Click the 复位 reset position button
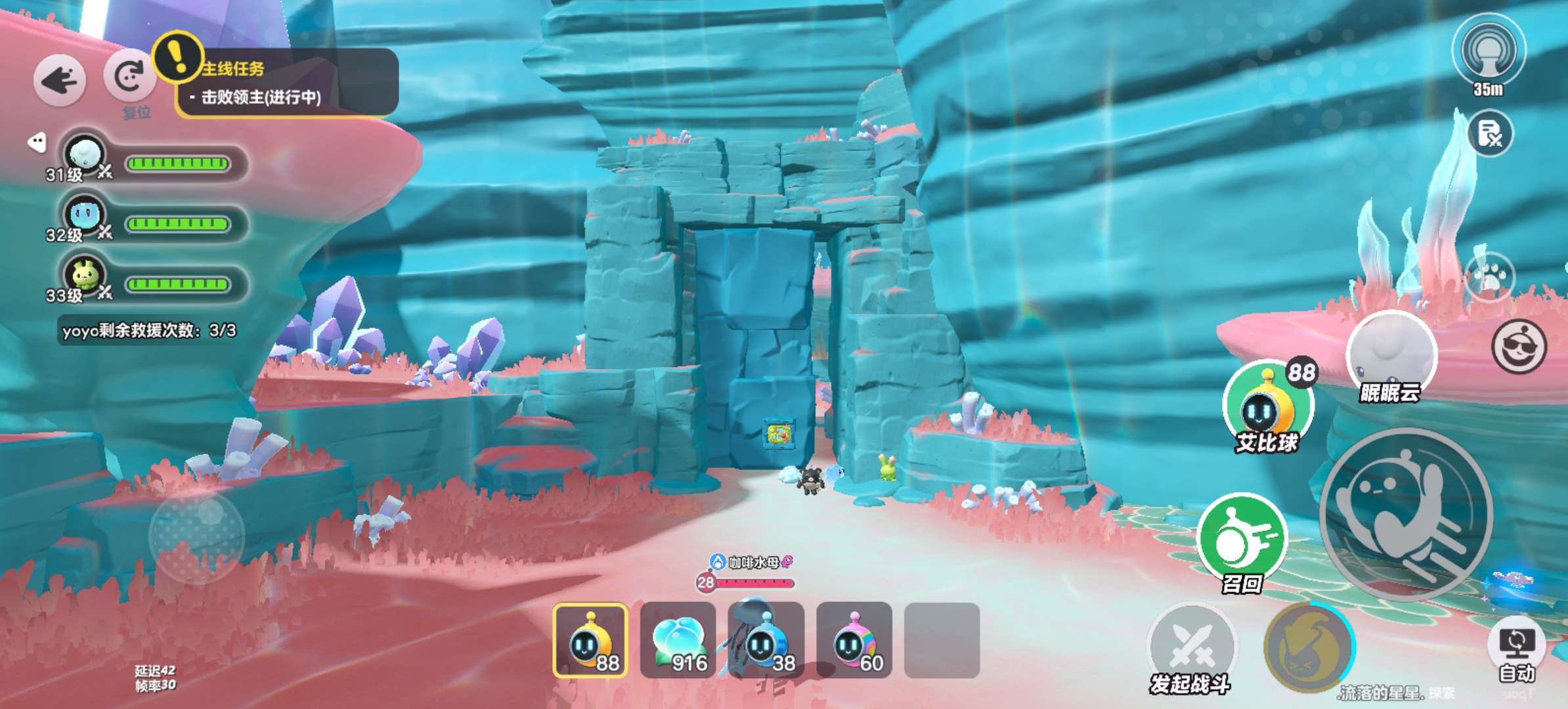The image size is (1568, 709). pos(130,77)
